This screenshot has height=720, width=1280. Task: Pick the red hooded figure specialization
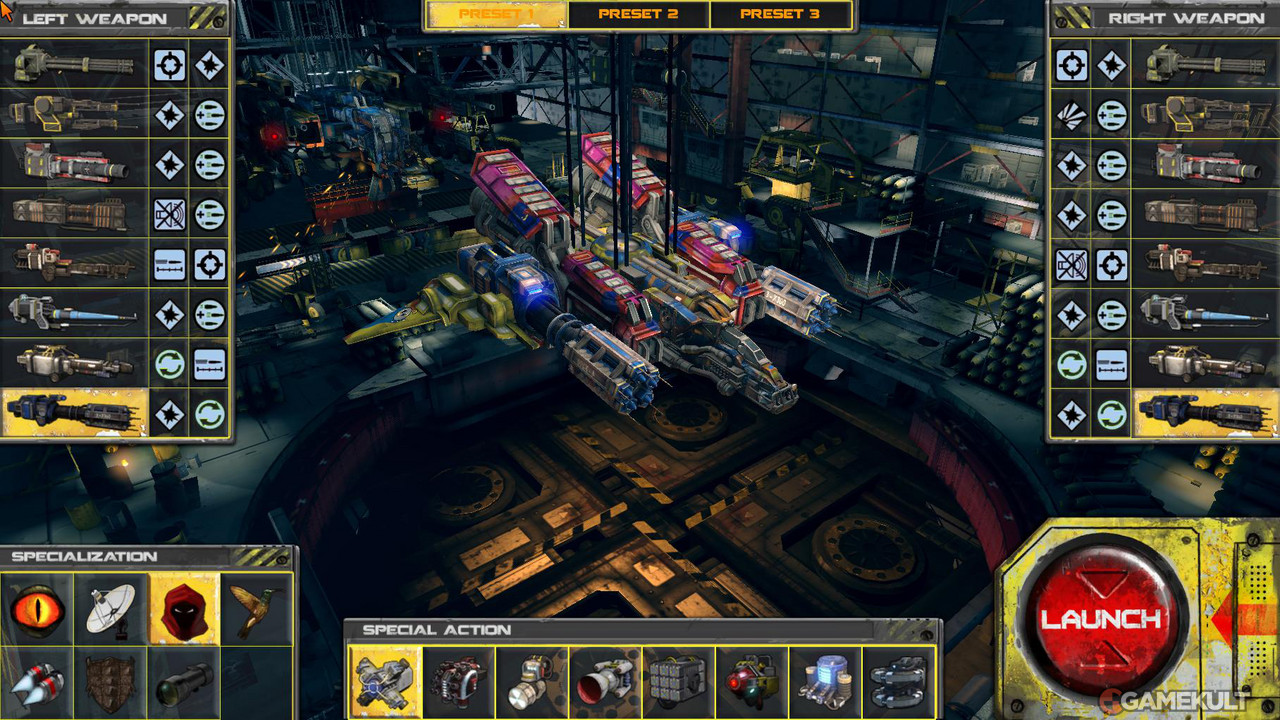click(x=184, y=609)
